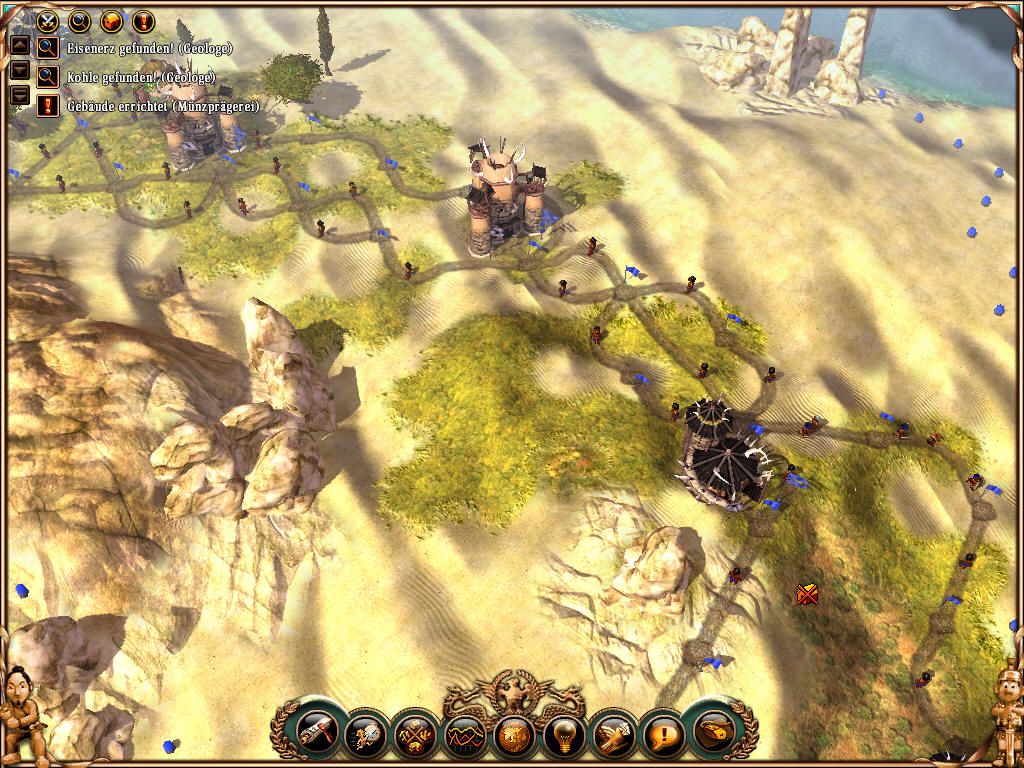Toggle the magnifying glass geologist message filter
The height and width of the screenshot is (768, 1024).
tap(78, 20)
